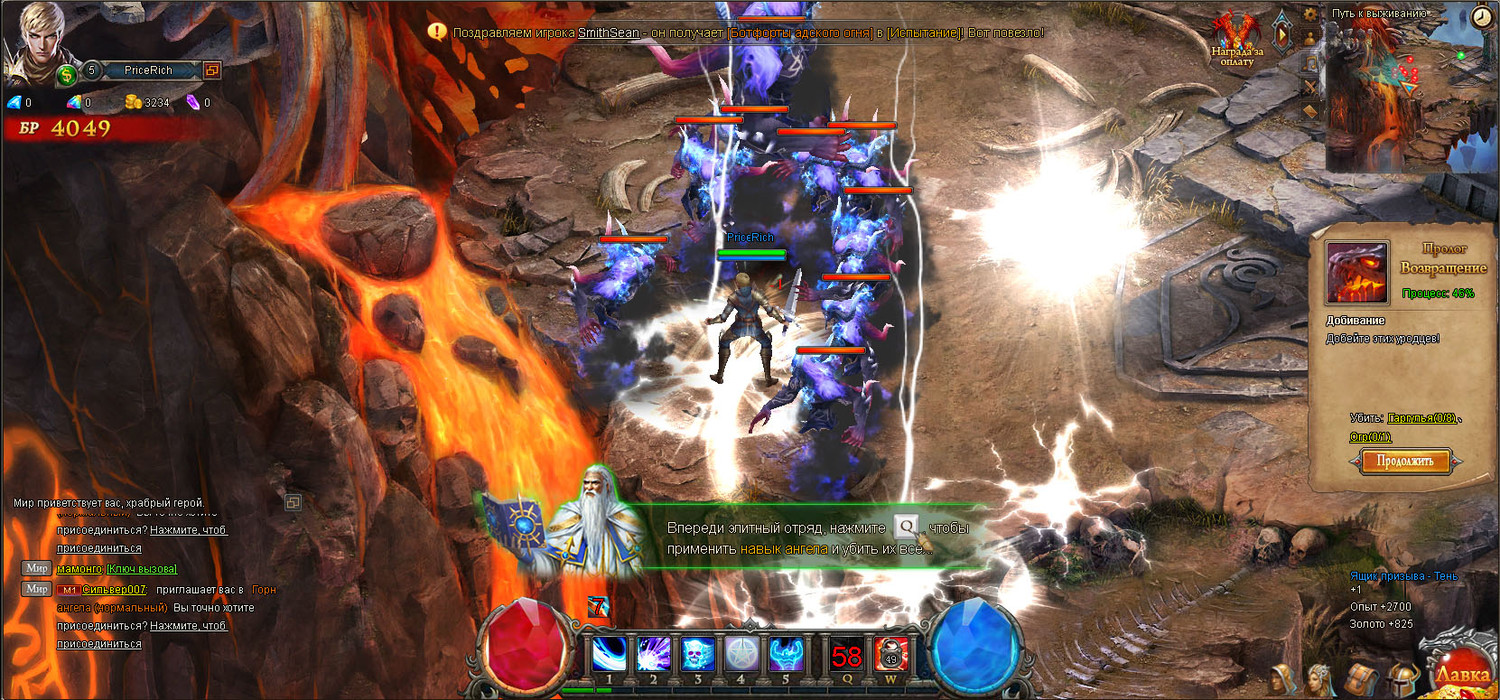The image size is (1500, 700).
Task: Activate the blue muscular spirit skill
Action: (786, 654)
